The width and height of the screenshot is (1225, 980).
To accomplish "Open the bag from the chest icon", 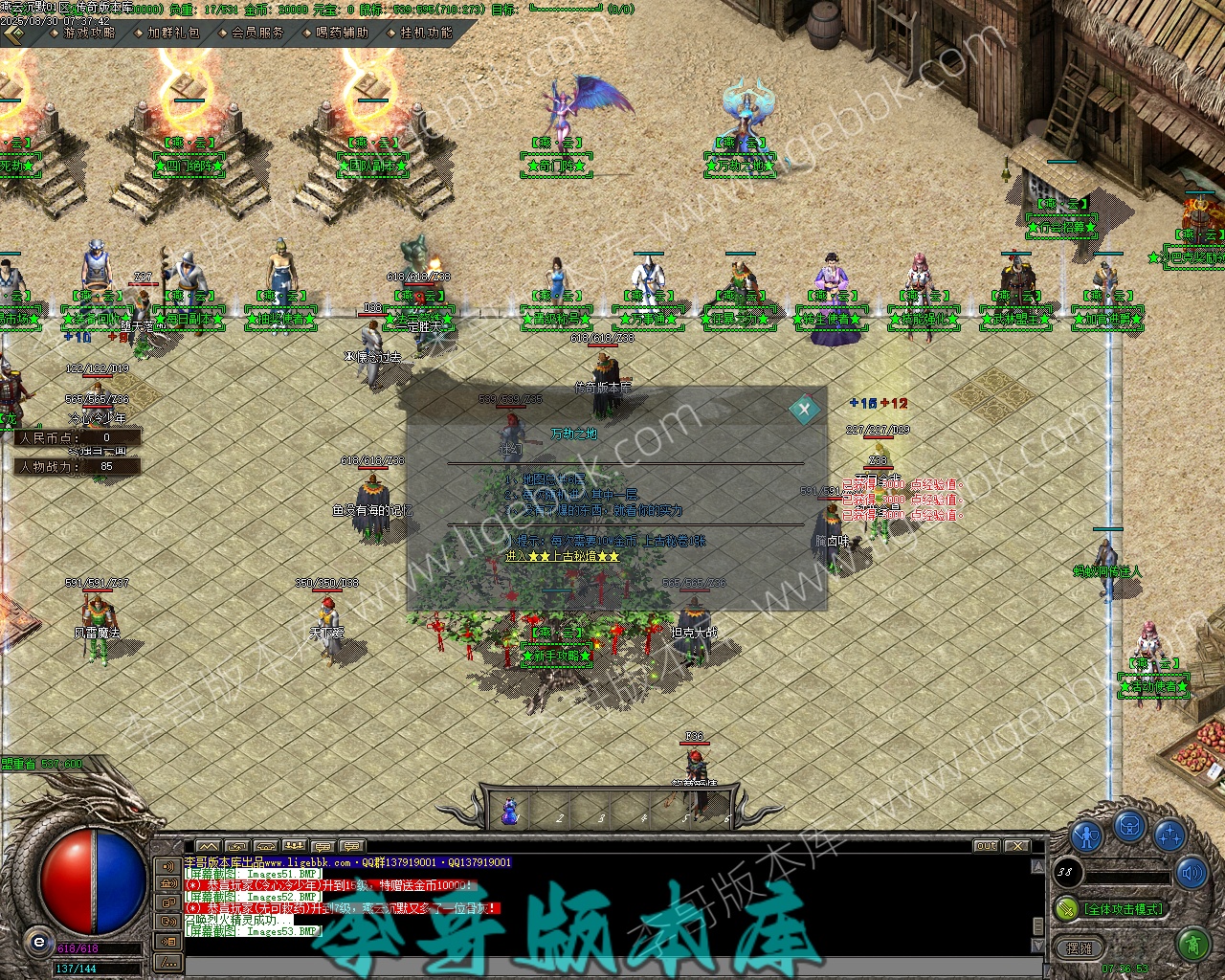I will (1129, 825).
